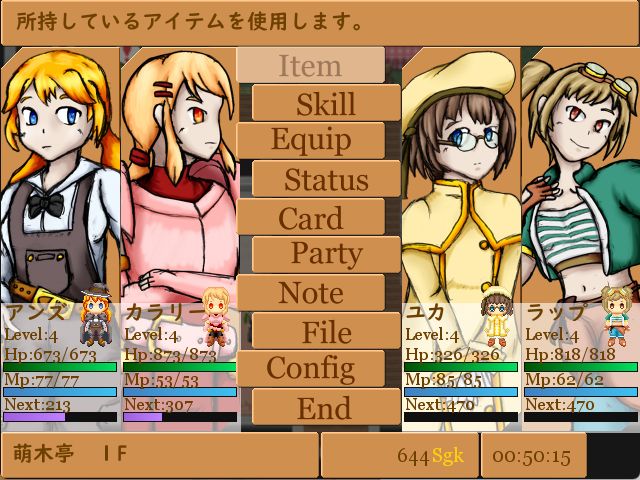Open the Config settings
This screenshot has height=480, width=640.
tap(310, 369)
